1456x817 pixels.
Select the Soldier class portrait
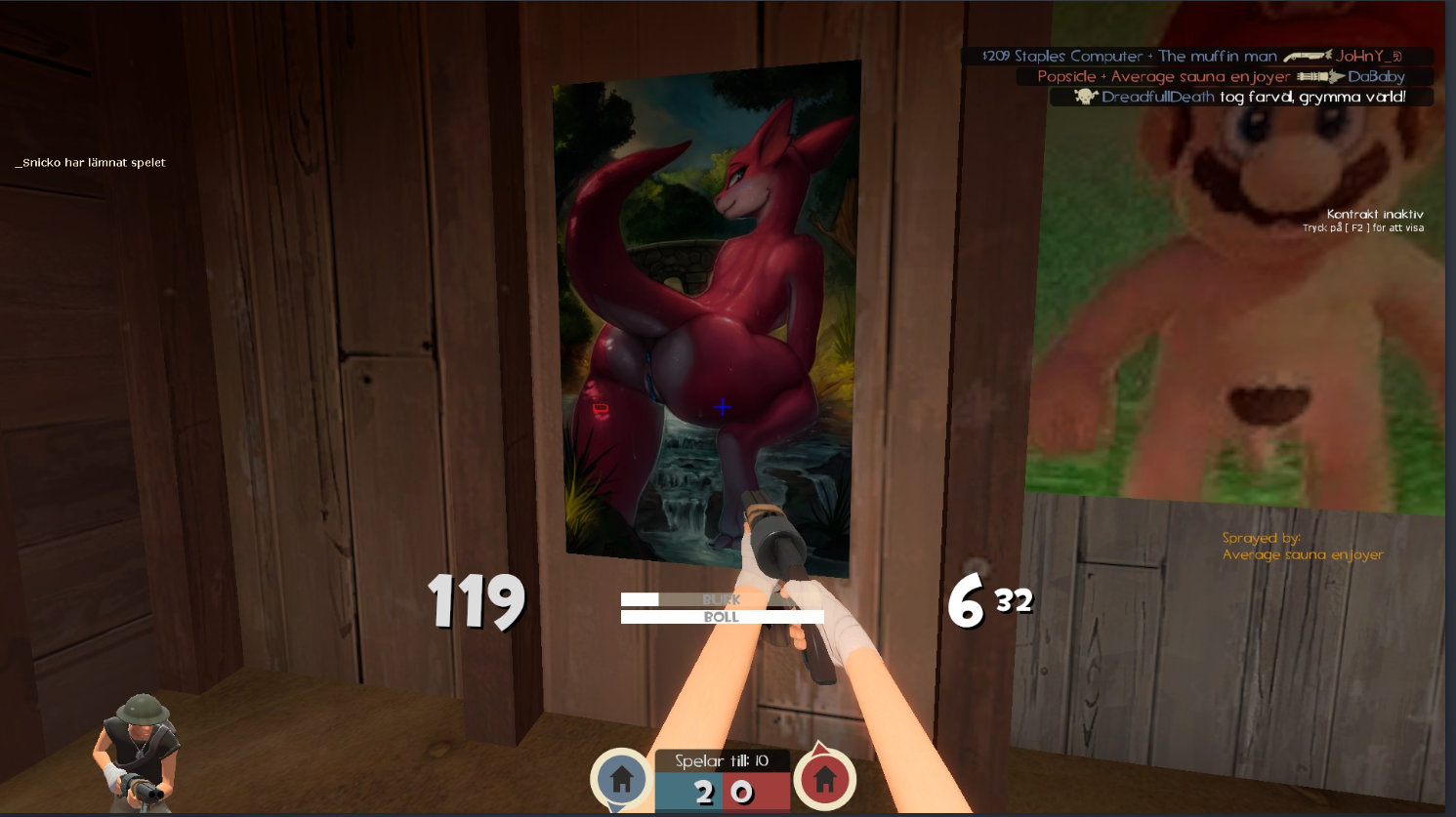coord(137,753)
